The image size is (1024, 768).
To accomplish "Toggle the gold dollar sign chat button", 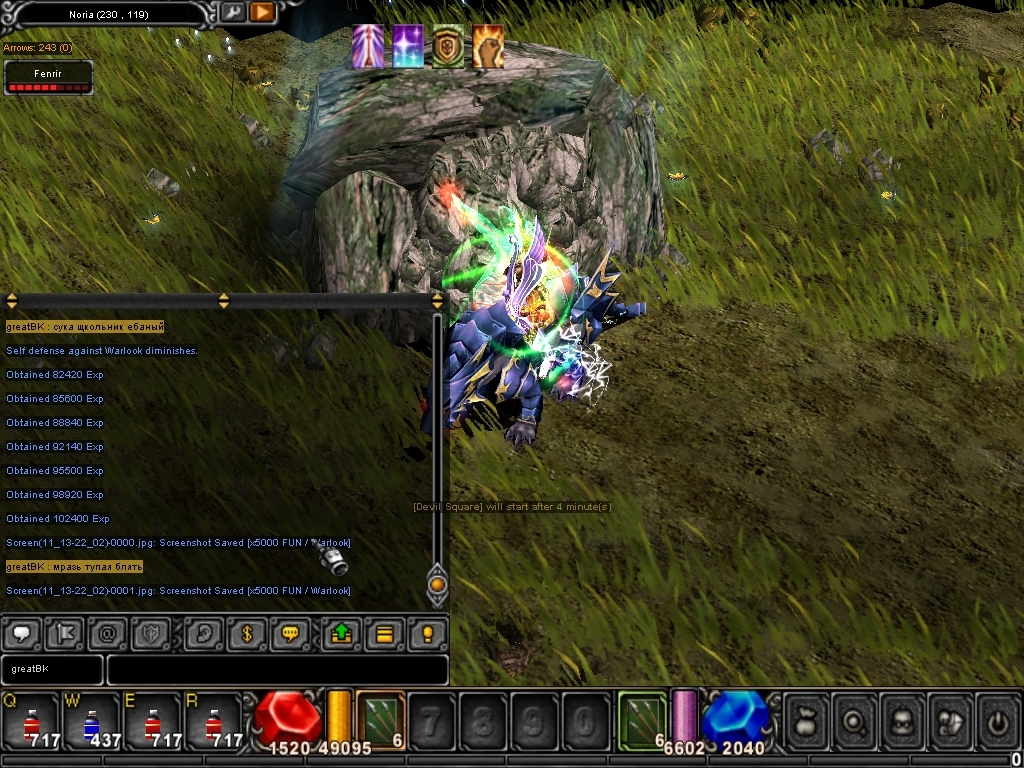I will coord(247,634).
